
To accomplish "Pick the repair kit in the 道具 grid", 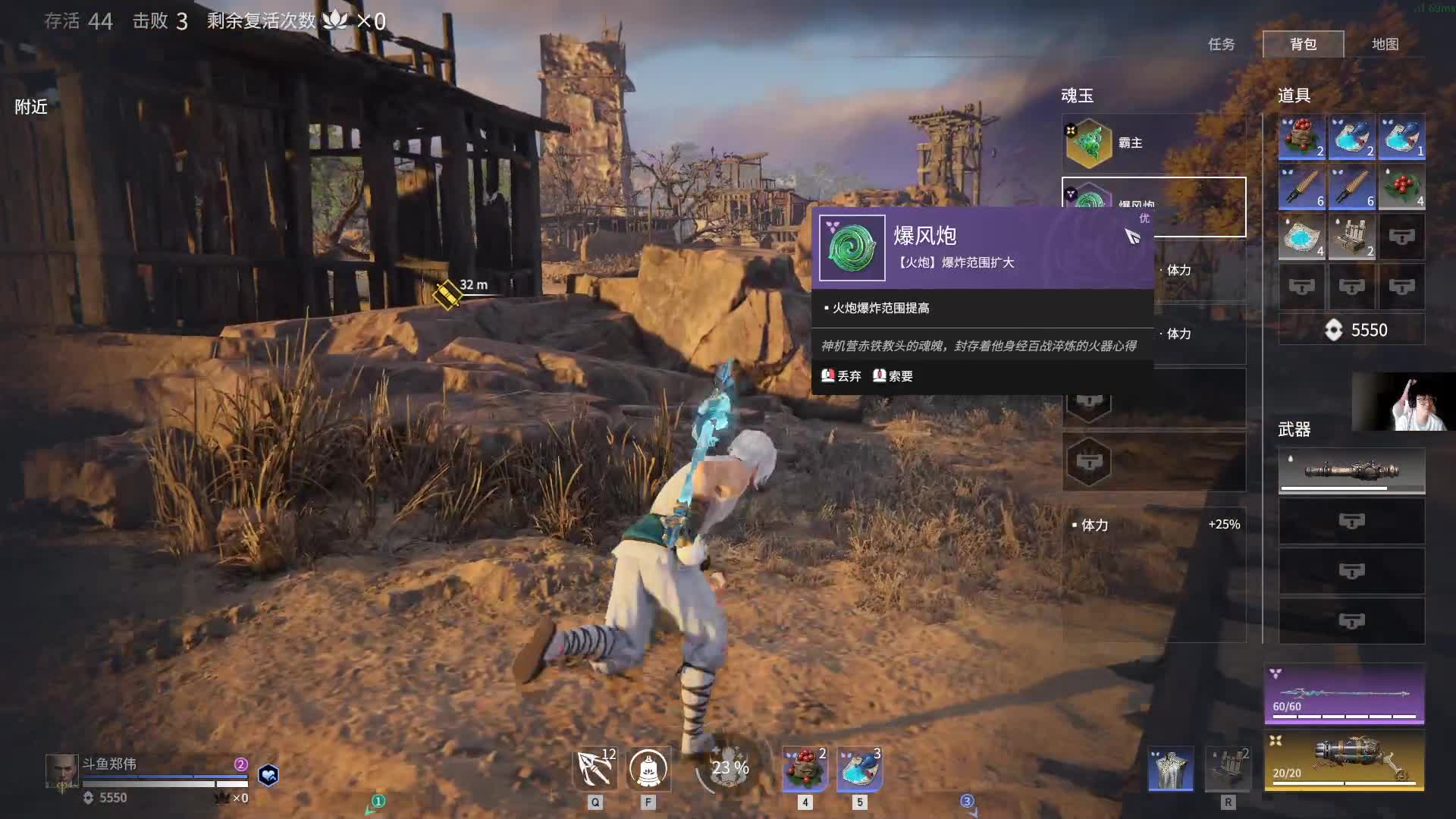I will point(1351,237).
